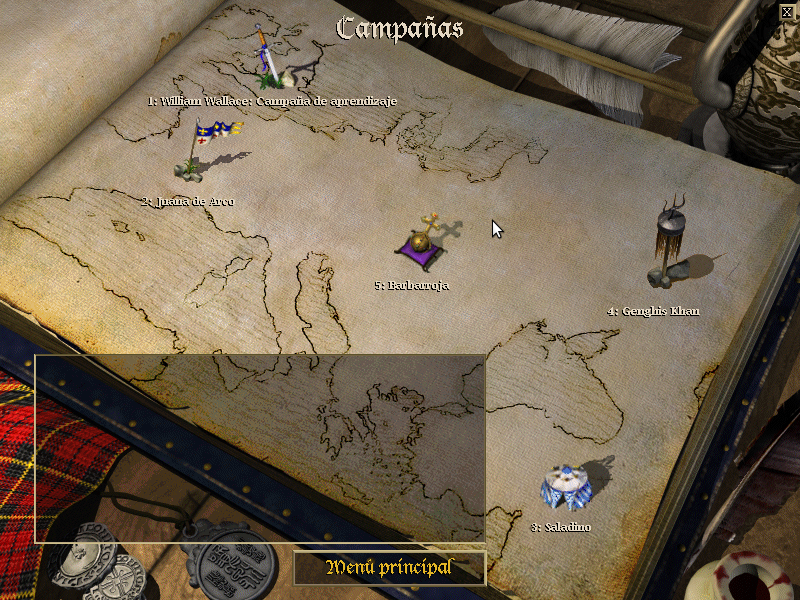The height and width of the screenshot is (600, 800).
Task: Select the William Wallace learning campaign
Action: [270, 62]
